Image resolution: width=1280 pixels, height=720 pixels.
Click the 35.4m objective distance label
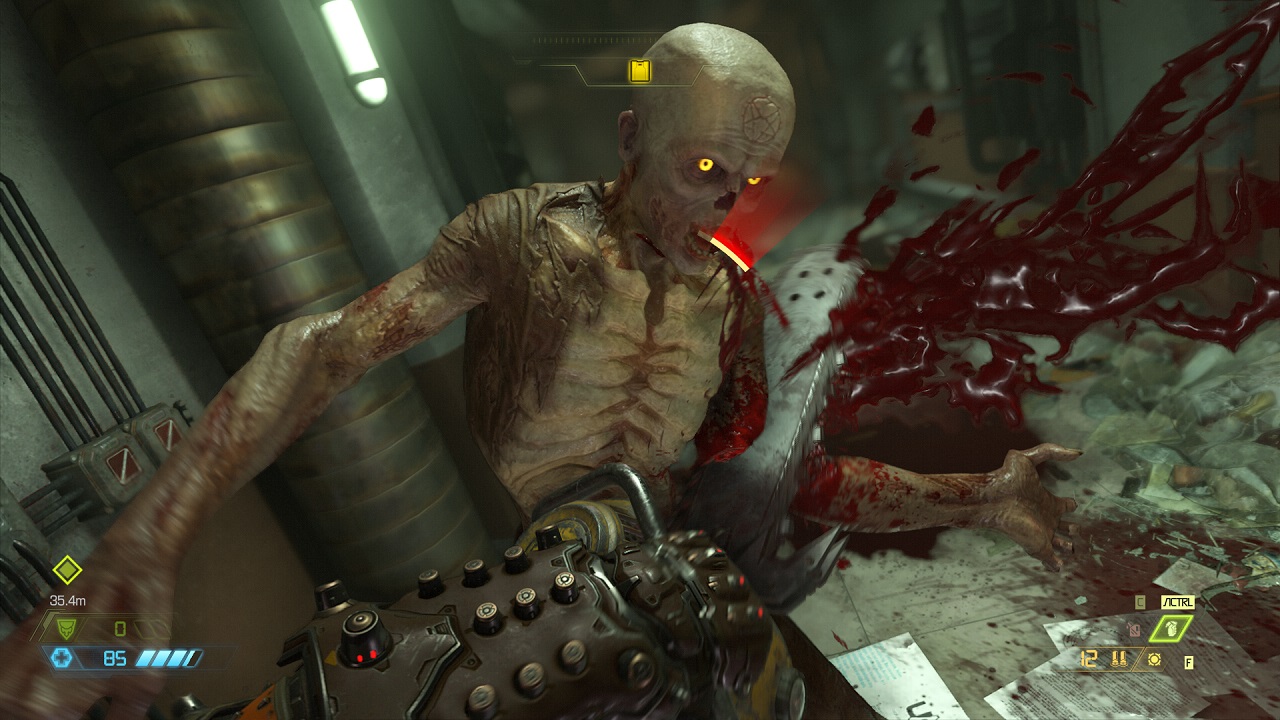coord(68,601)
